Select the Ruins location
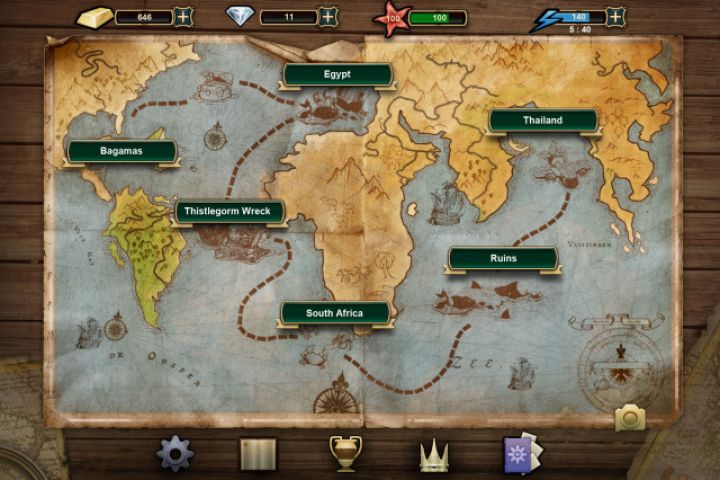The width and height of the screenshot is (720, 480). (x=503, y=258)
